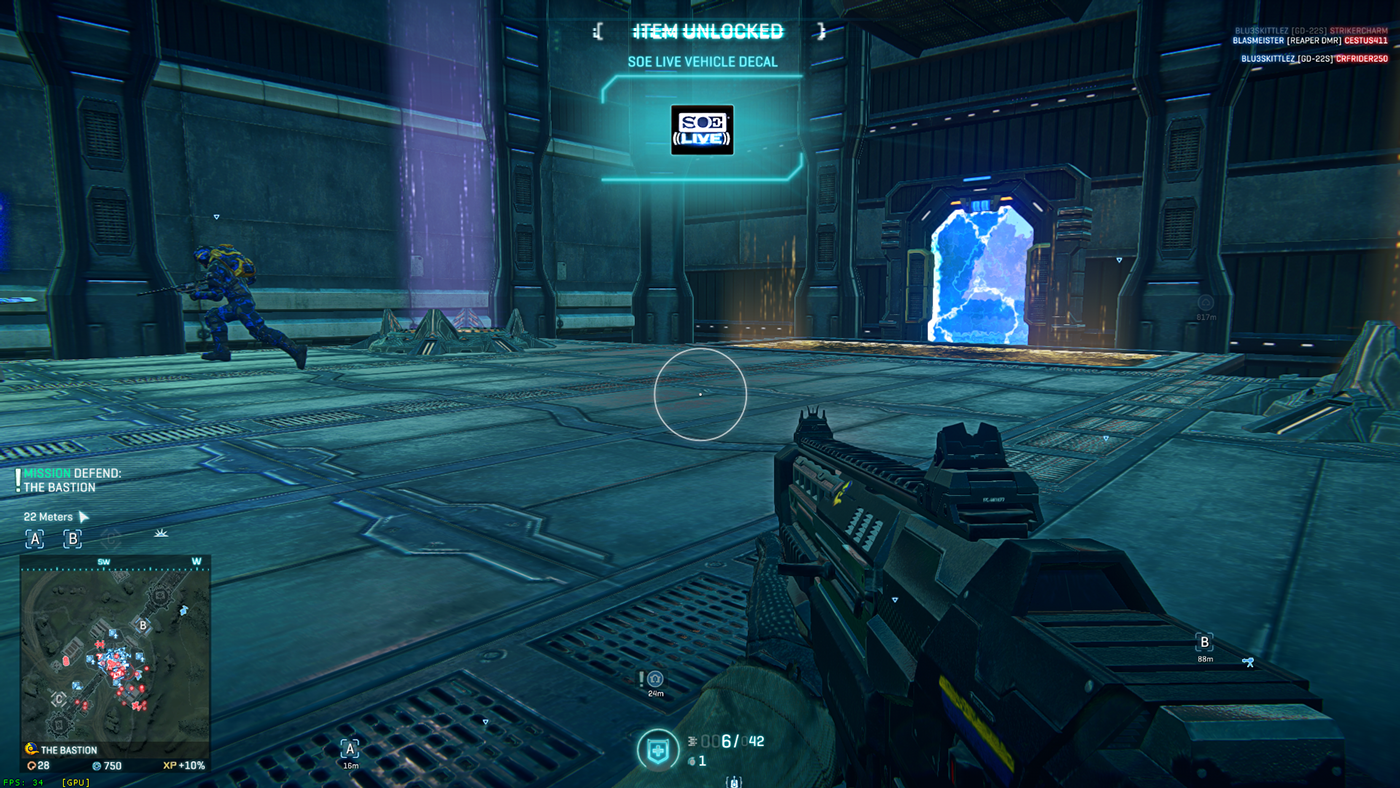Open the Bastion minimap

(x=115, y=655)
